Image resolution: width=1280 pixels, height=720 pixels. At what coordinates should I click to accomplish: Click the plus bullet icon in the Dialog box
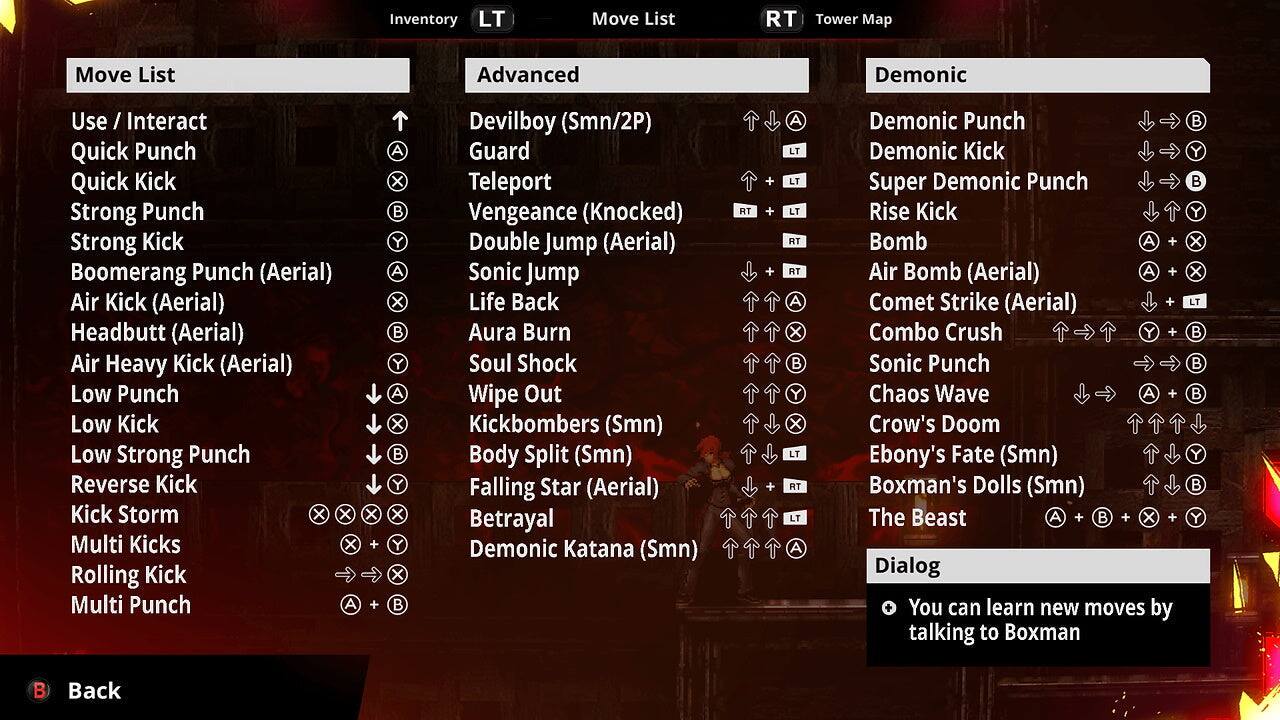pos(889,608)
